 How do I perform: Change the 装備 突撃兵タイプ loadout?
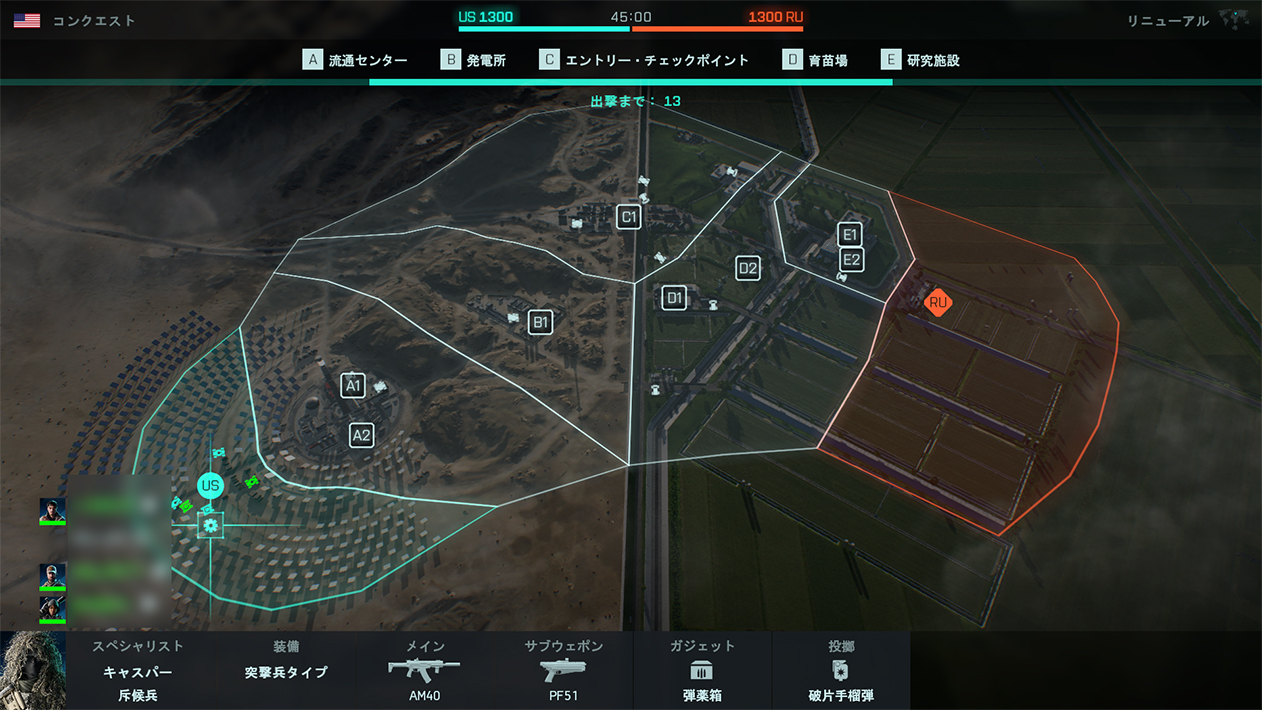[x=286, y=670]
